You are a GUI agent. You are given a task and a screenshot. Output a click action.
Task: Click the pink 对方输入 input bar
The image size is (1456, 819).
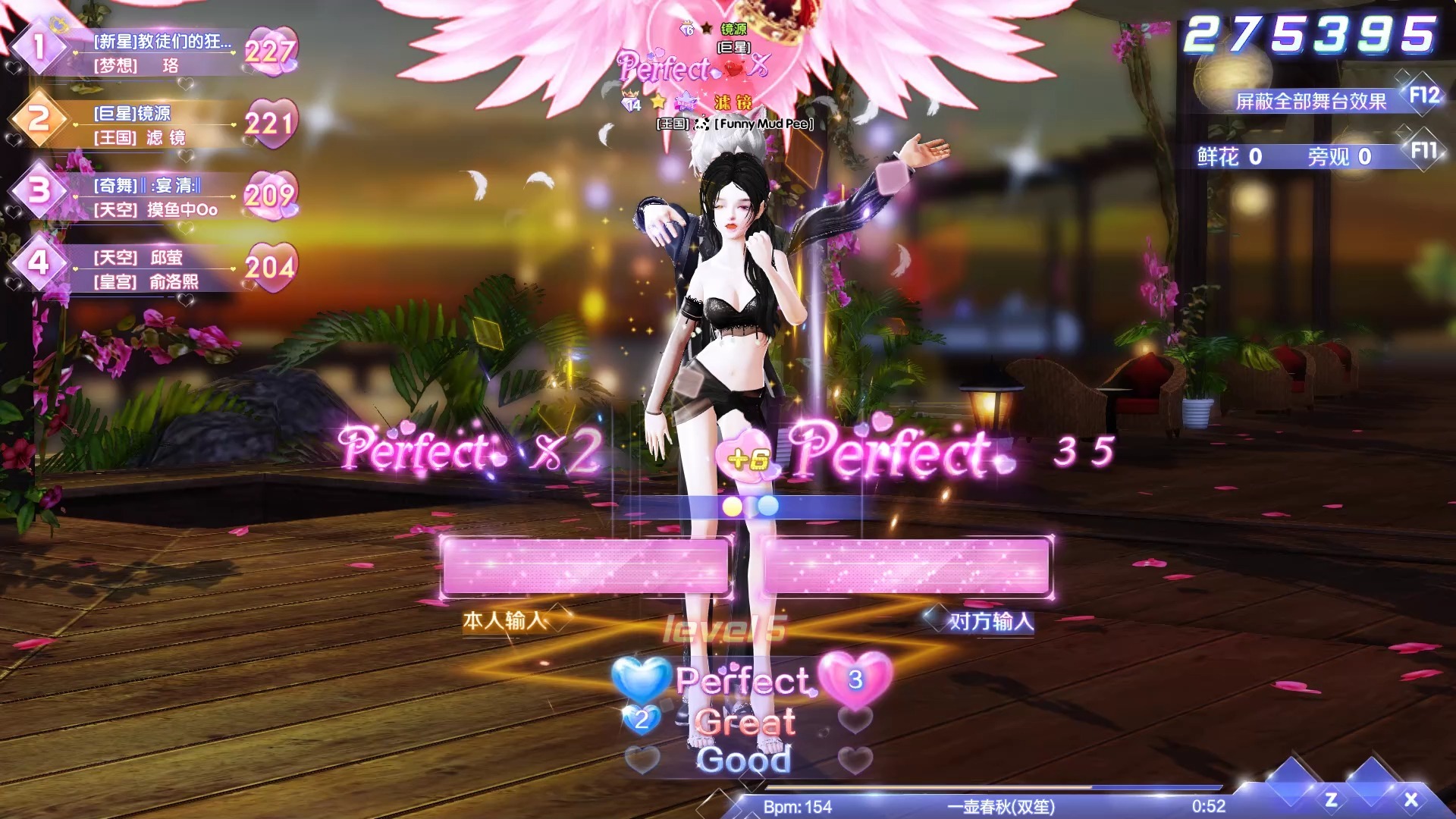(x=907, y=566)
